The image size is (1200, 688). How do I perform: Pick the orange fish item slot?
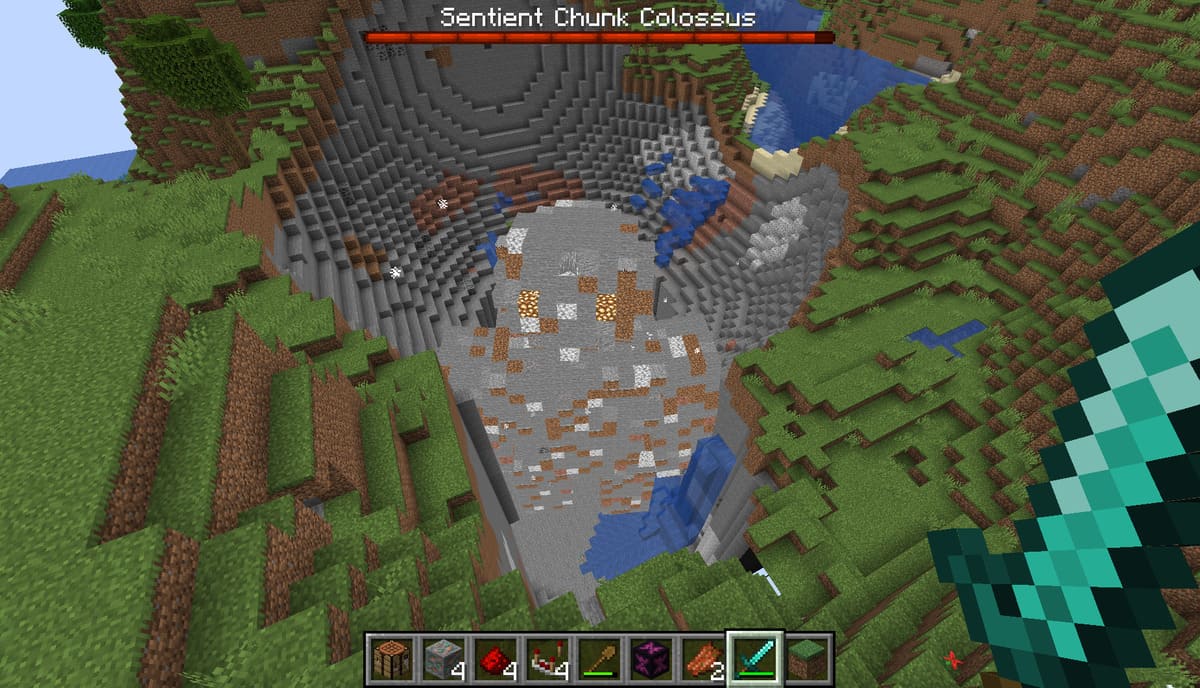(701, 659)
